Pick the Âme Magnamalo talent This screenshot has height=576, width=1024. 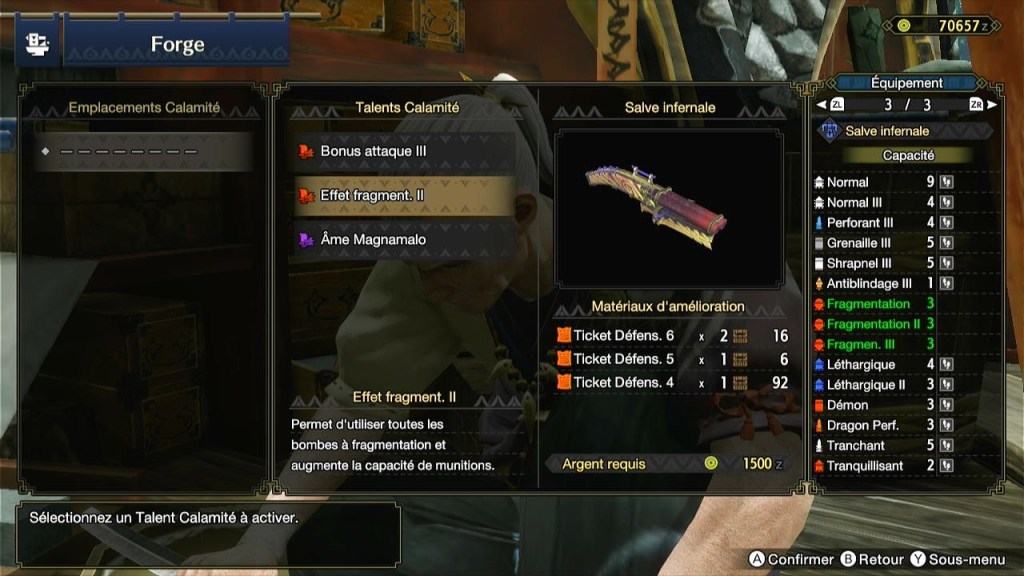point(405,240)
